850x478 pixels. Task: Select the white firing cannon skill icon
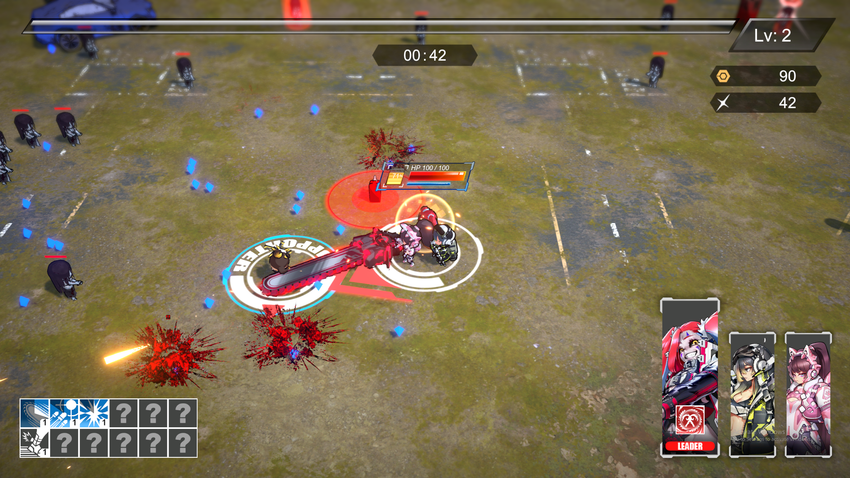pyautogui.click(x=35, y=442)
